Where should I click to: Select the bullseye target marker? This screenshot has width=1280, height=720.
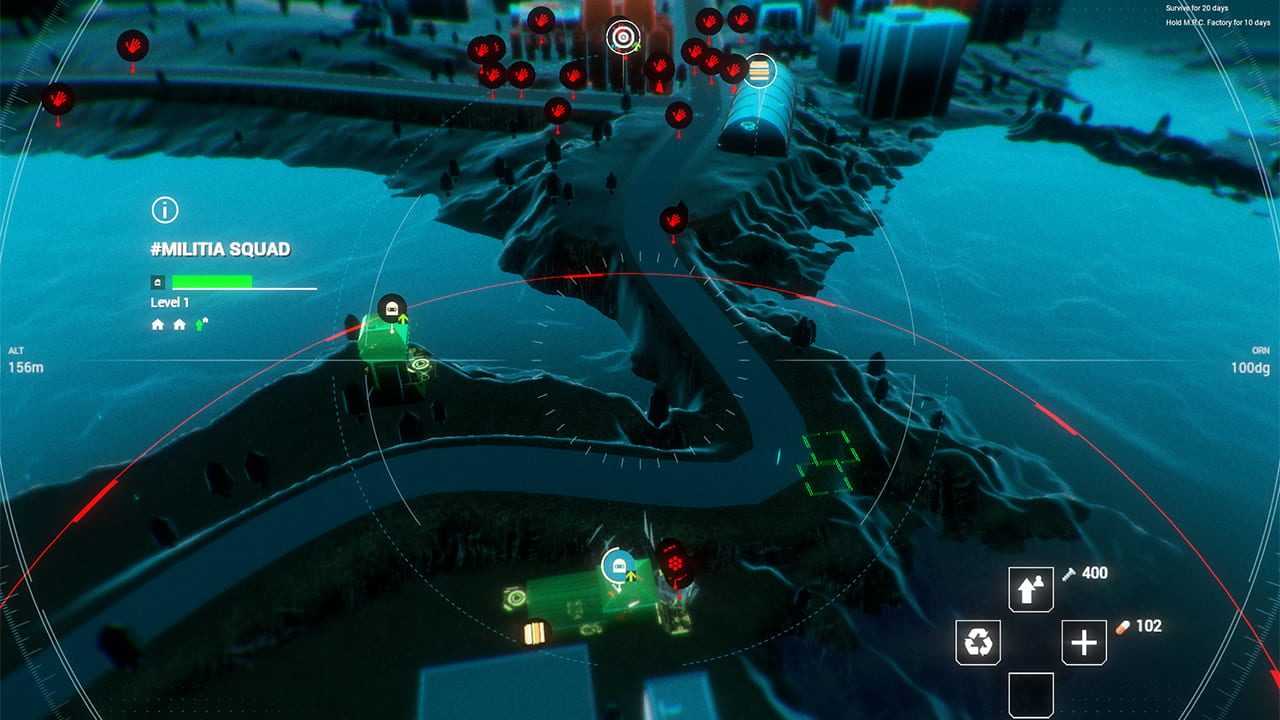click(x=622, y=38)
